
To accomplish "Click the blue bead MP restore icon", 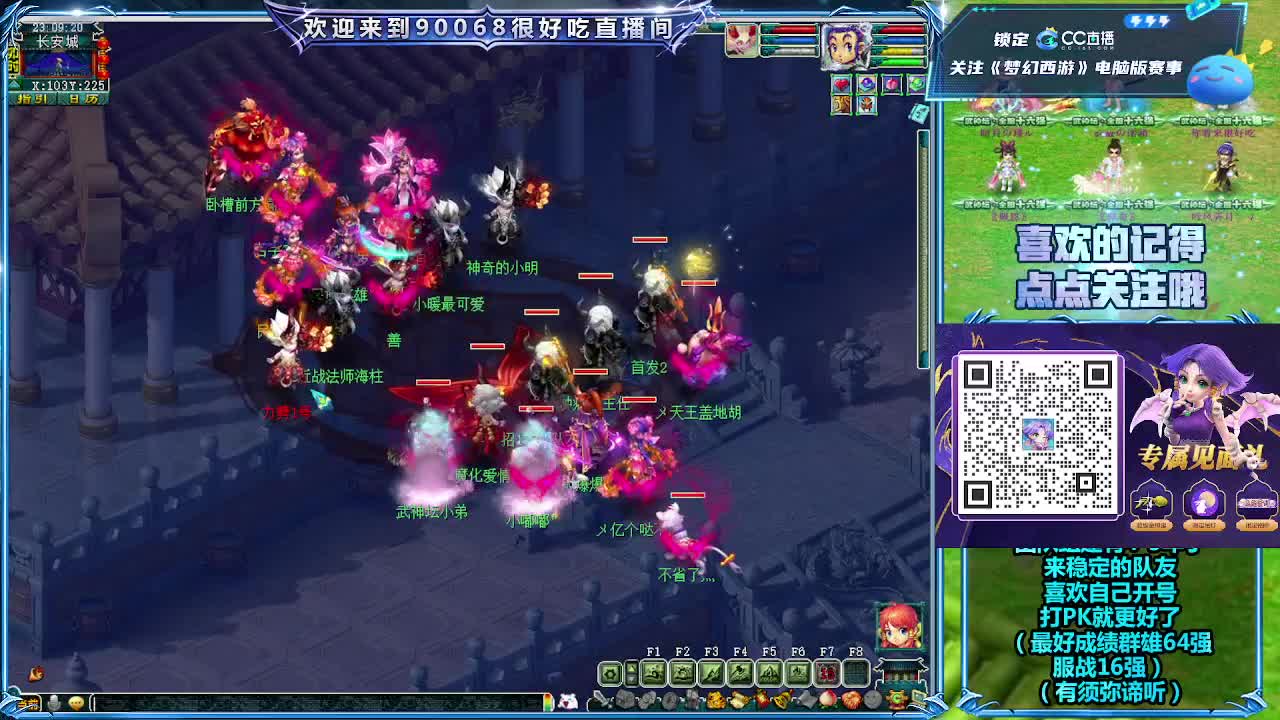I will click(868, 83).
